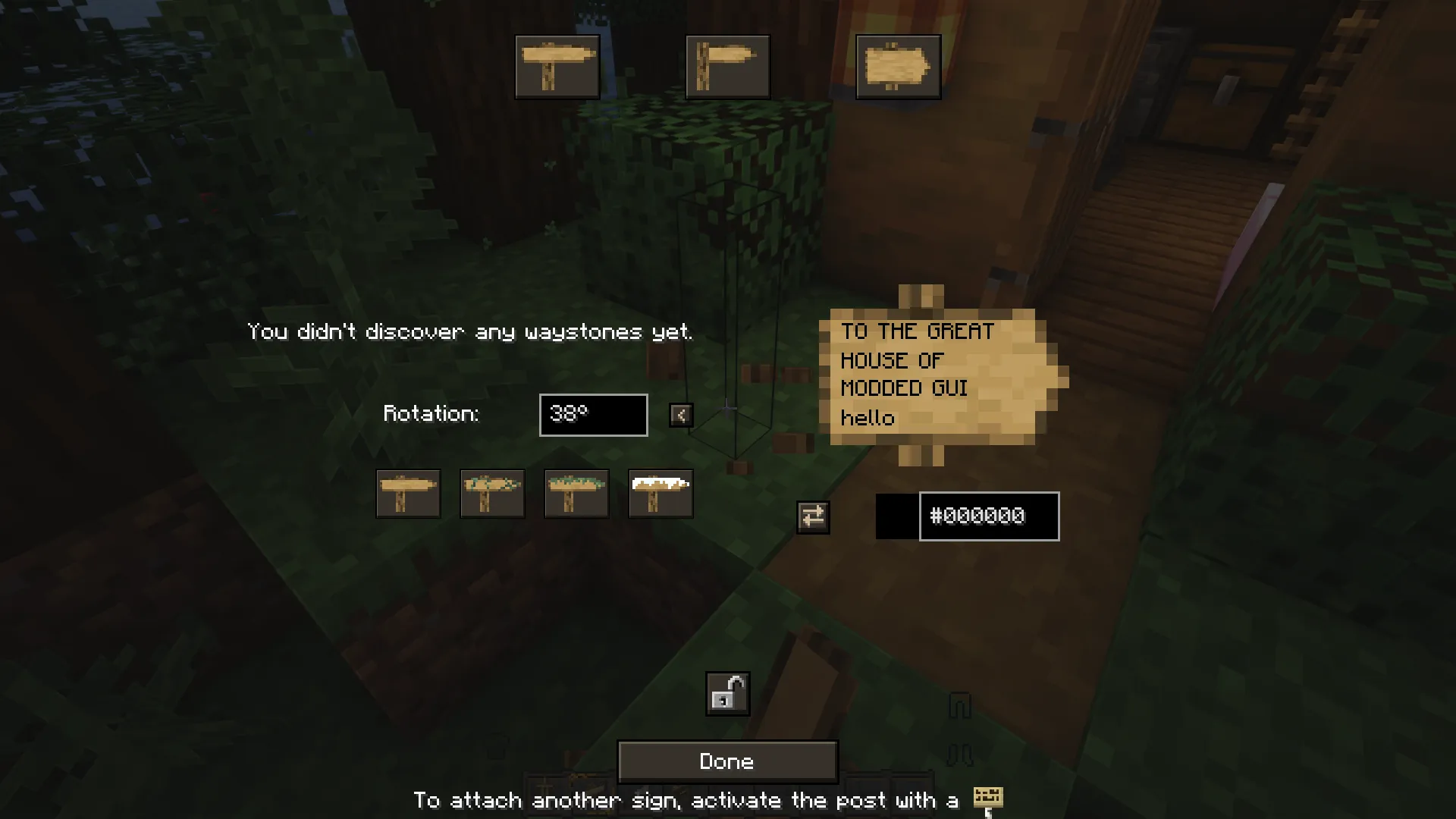The height and width of the screenshot is (819, 1456).
Task: Click the hello text line on the sign
Action: point(869,418)
